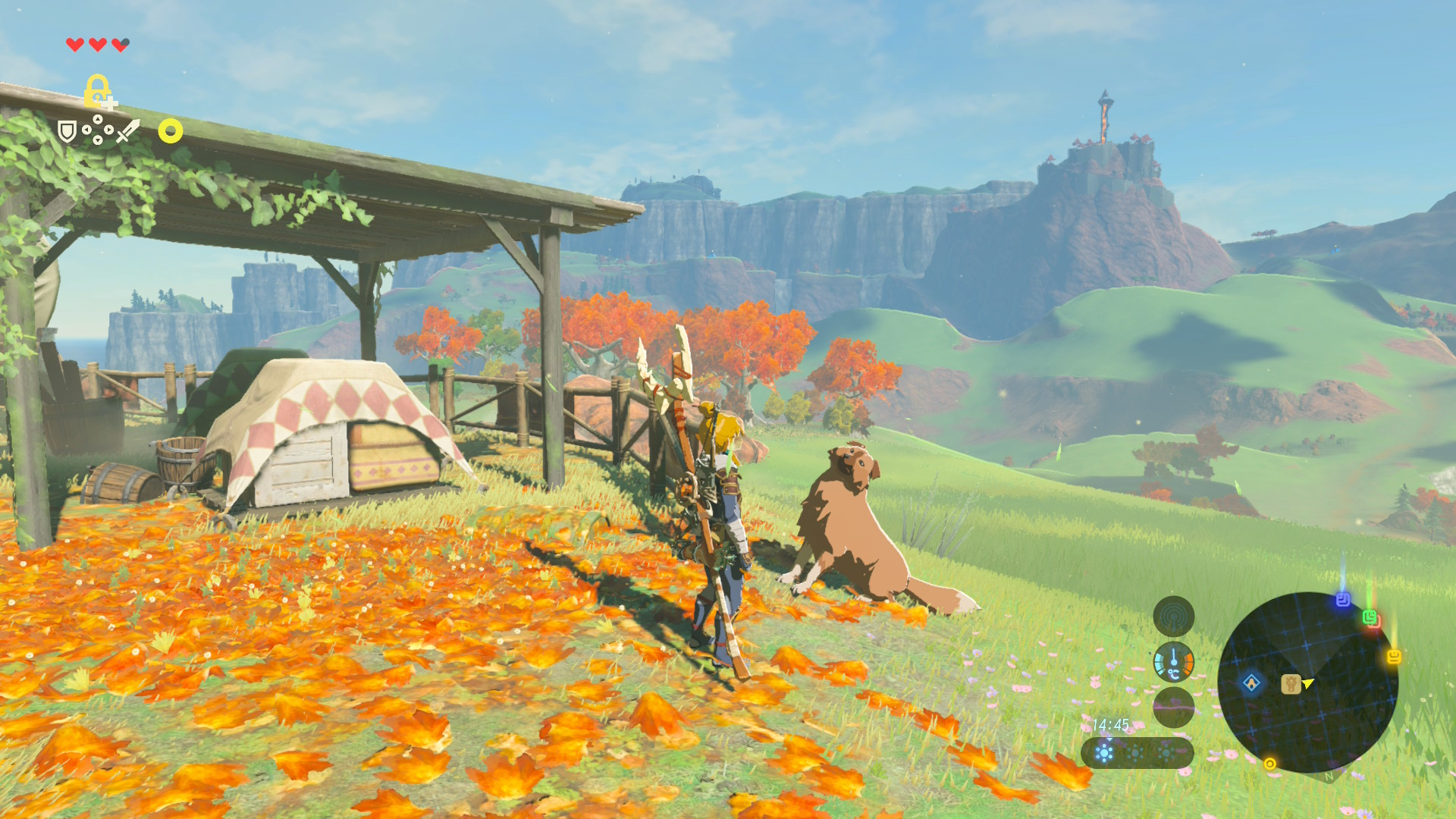Click the green pin on the minimap edge
Image resolution: width=1456 pixels, height=819 pixels.
tap(1370, 617)
